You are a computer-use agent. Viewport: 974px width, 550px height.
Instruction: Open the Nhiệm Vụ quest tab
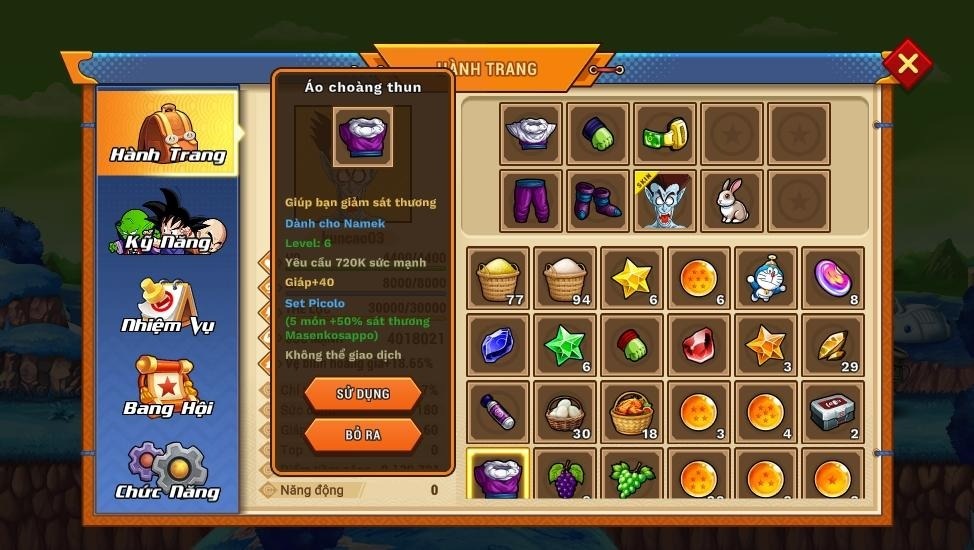click(x=168, y=305)
